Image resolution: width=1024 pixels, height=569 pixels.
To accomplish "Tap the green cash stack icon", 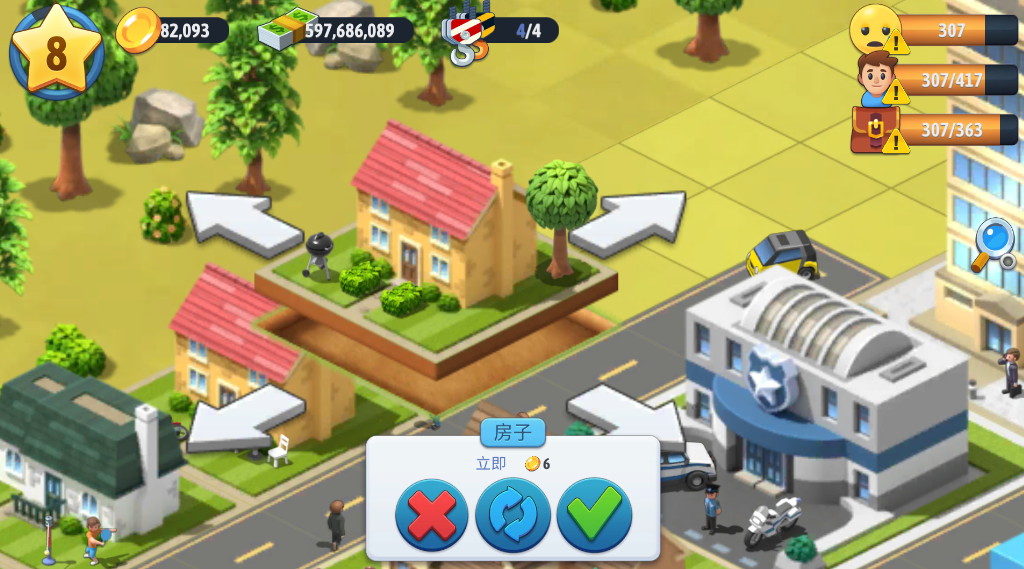I will pos(286,29).
